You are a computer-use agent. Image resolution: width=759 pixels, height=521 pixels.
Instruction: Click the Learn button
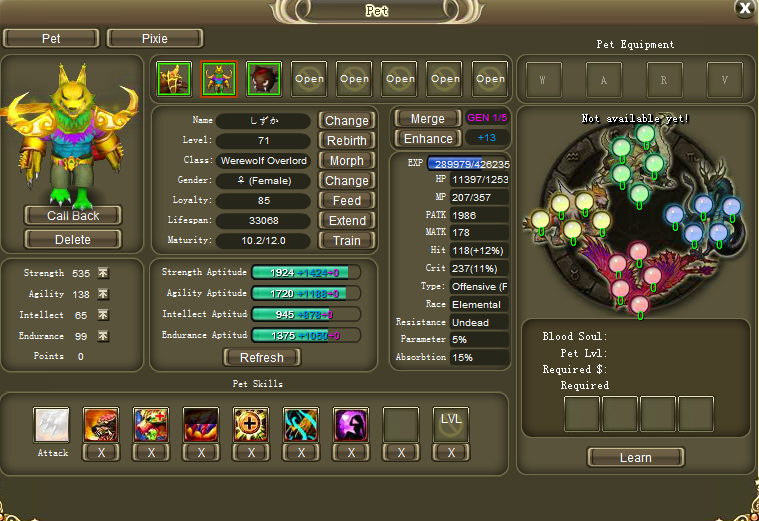pyautogui.click(x=636, y=458)
